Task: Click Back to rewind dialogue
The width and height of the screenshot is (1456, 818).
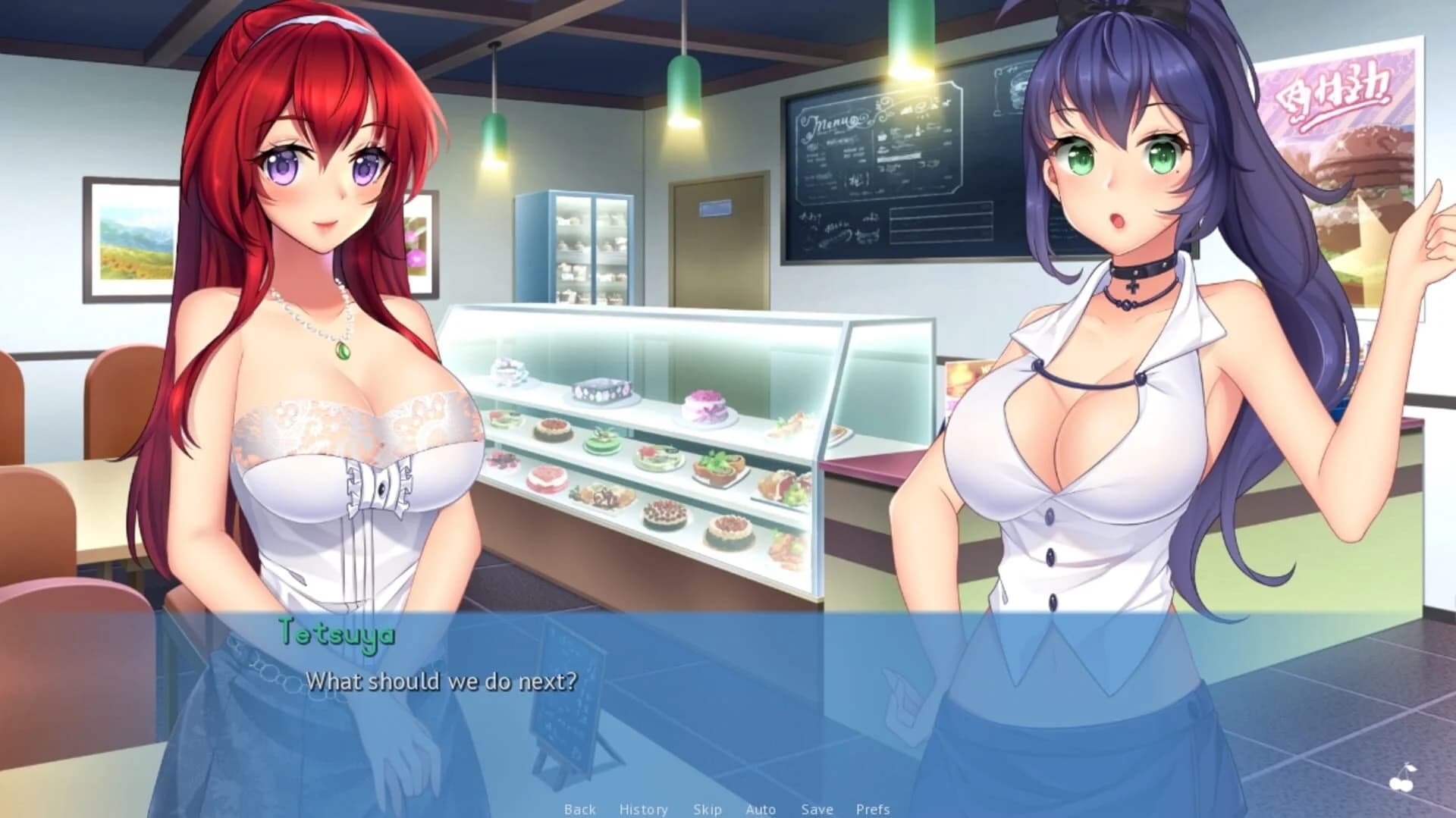Action: 580,809
